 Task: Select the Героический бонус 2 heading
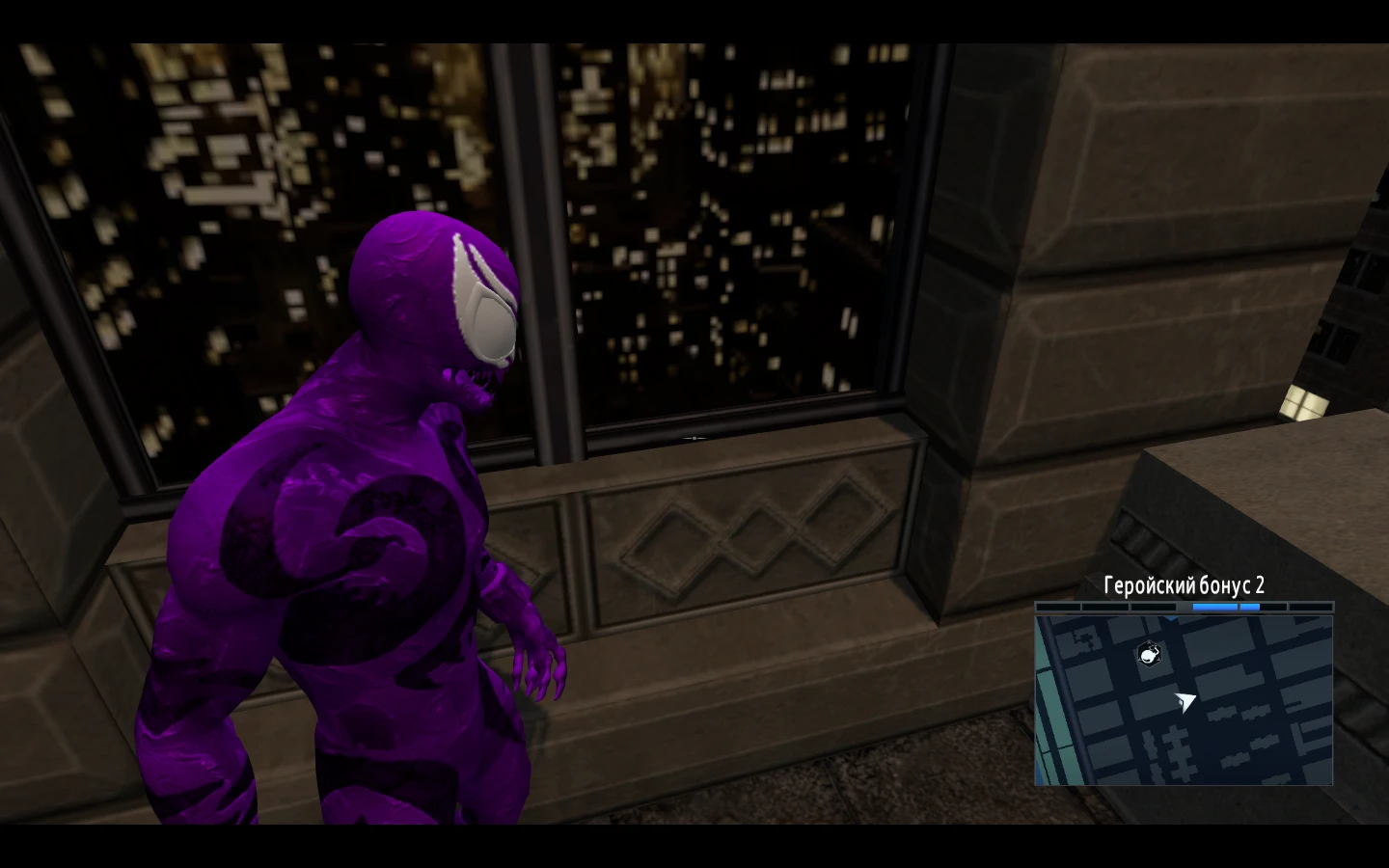pyautogui.click(x=1185, y=584)
